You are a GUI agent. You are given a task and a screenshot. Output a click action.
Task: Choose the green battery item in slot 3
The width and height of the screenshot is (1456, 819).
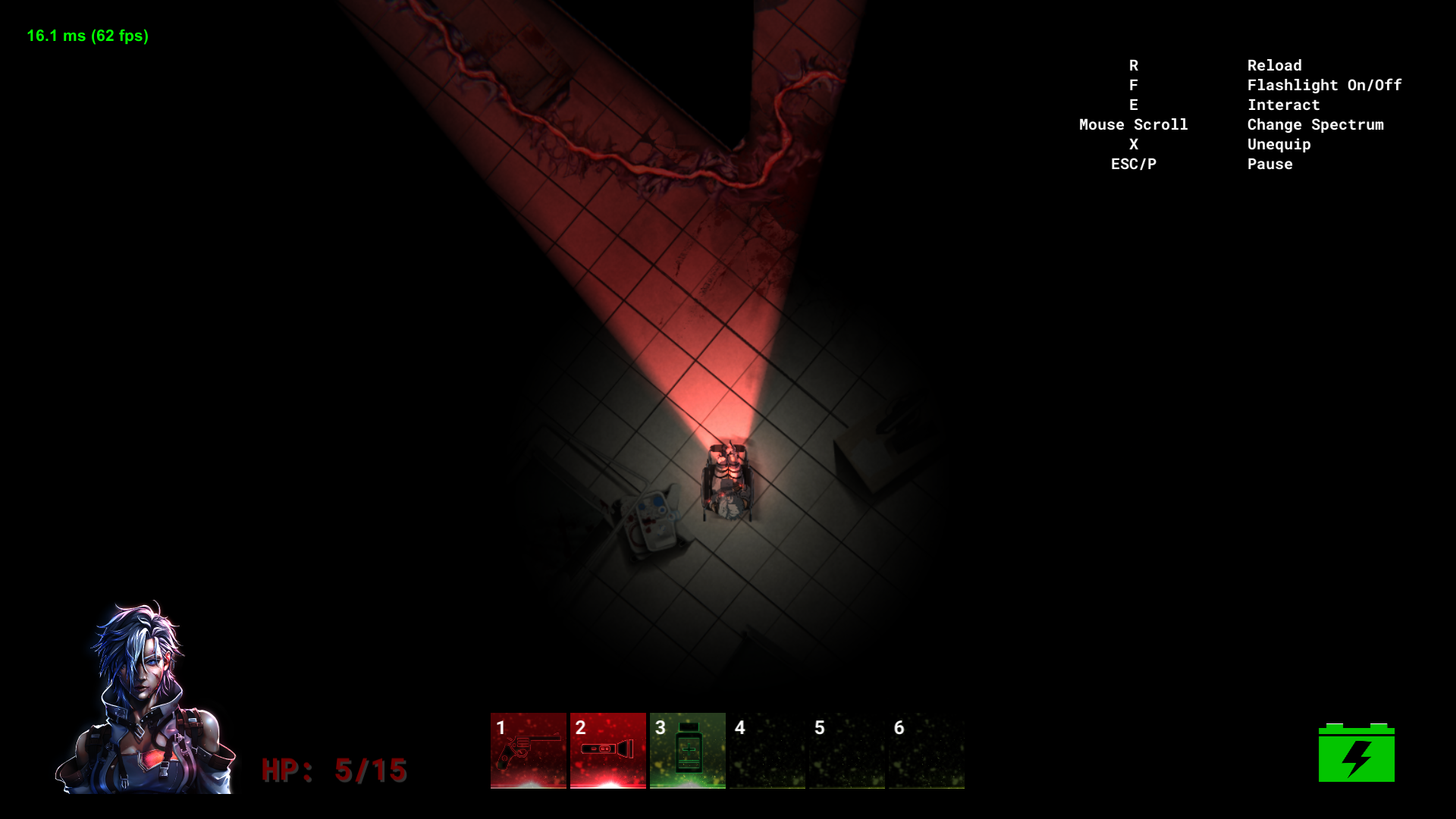pos(688,750)
